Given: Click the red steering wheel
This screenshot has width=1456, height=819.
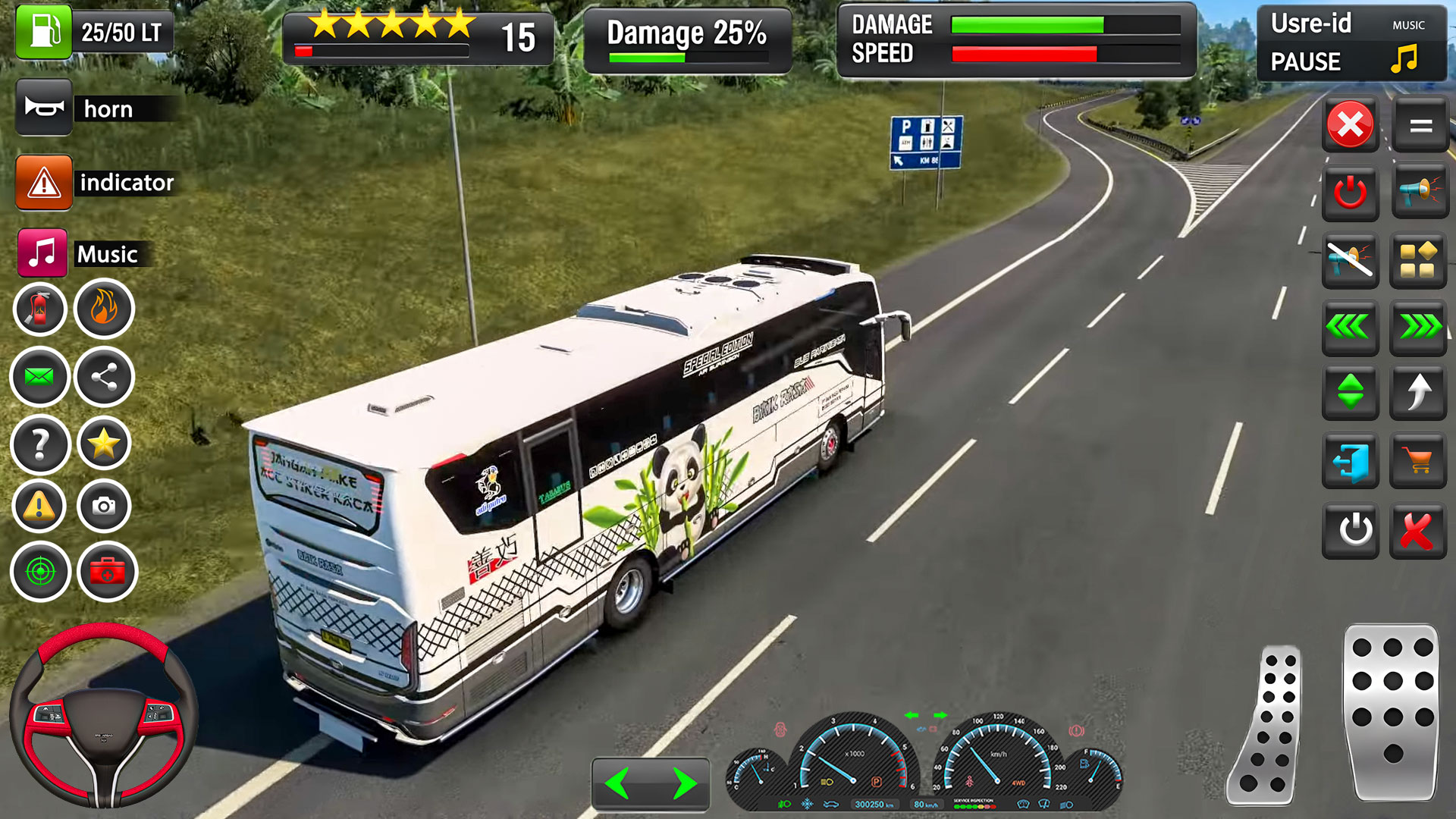Looking at the screenshot, I should click(x=104, y=715).
